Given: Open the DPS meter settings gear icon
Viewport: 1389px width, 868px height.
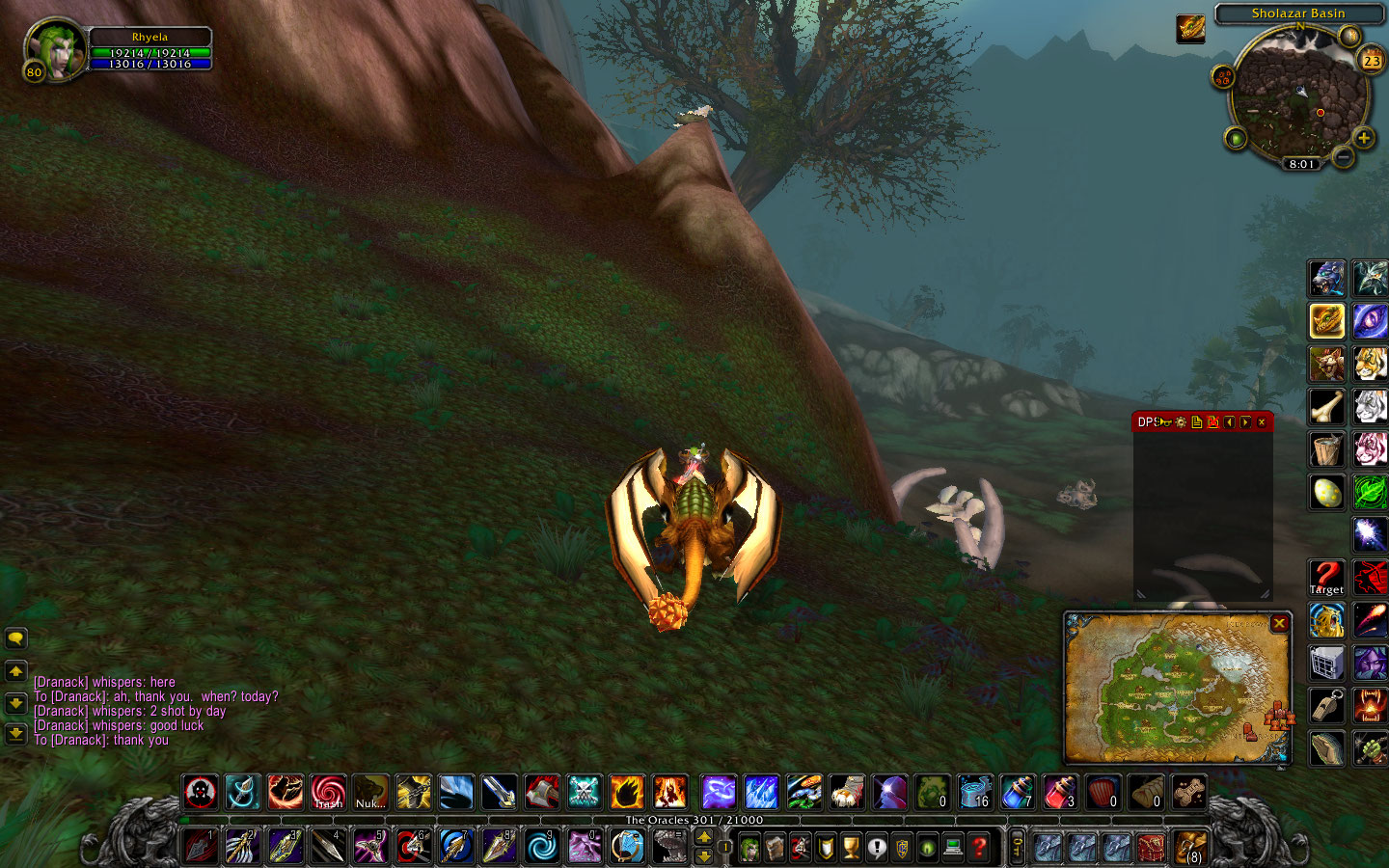Looking at the screenshot, I should pos(1181,422).
